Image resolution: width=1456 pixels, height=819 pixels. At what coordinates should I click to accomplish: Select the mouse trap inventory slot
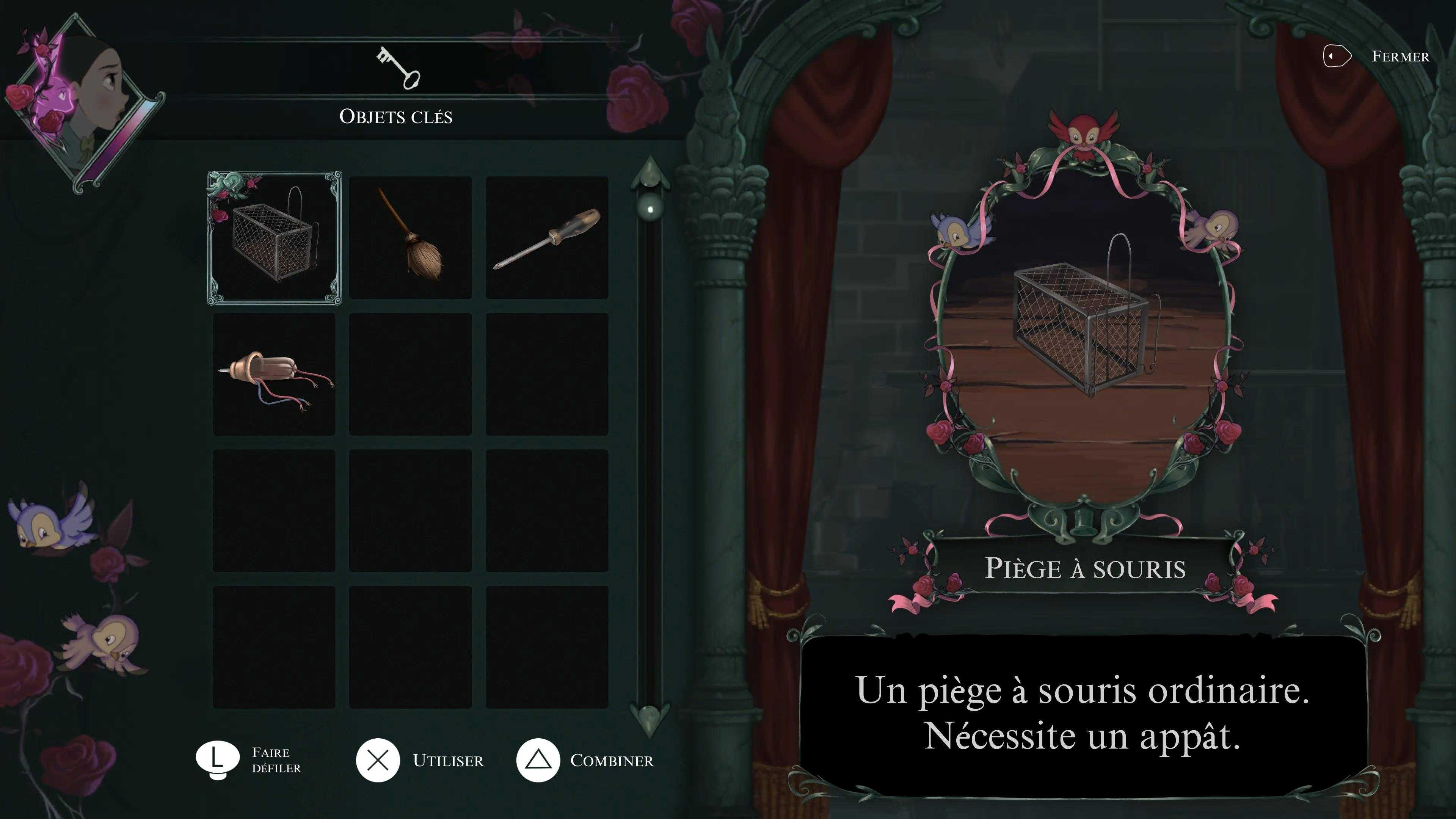point(274,238)
